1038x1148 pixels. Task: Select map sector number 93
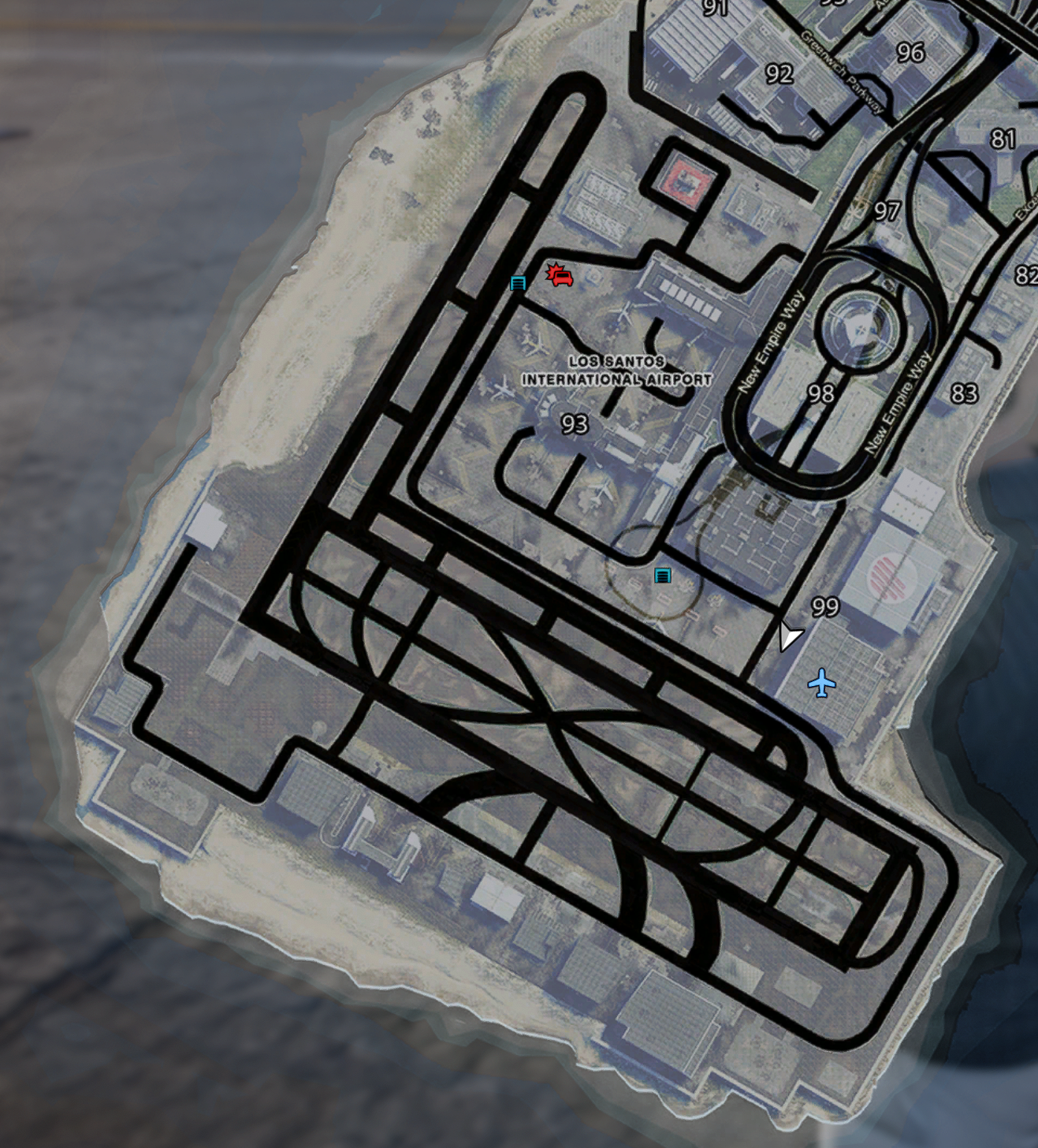(575, 424)
